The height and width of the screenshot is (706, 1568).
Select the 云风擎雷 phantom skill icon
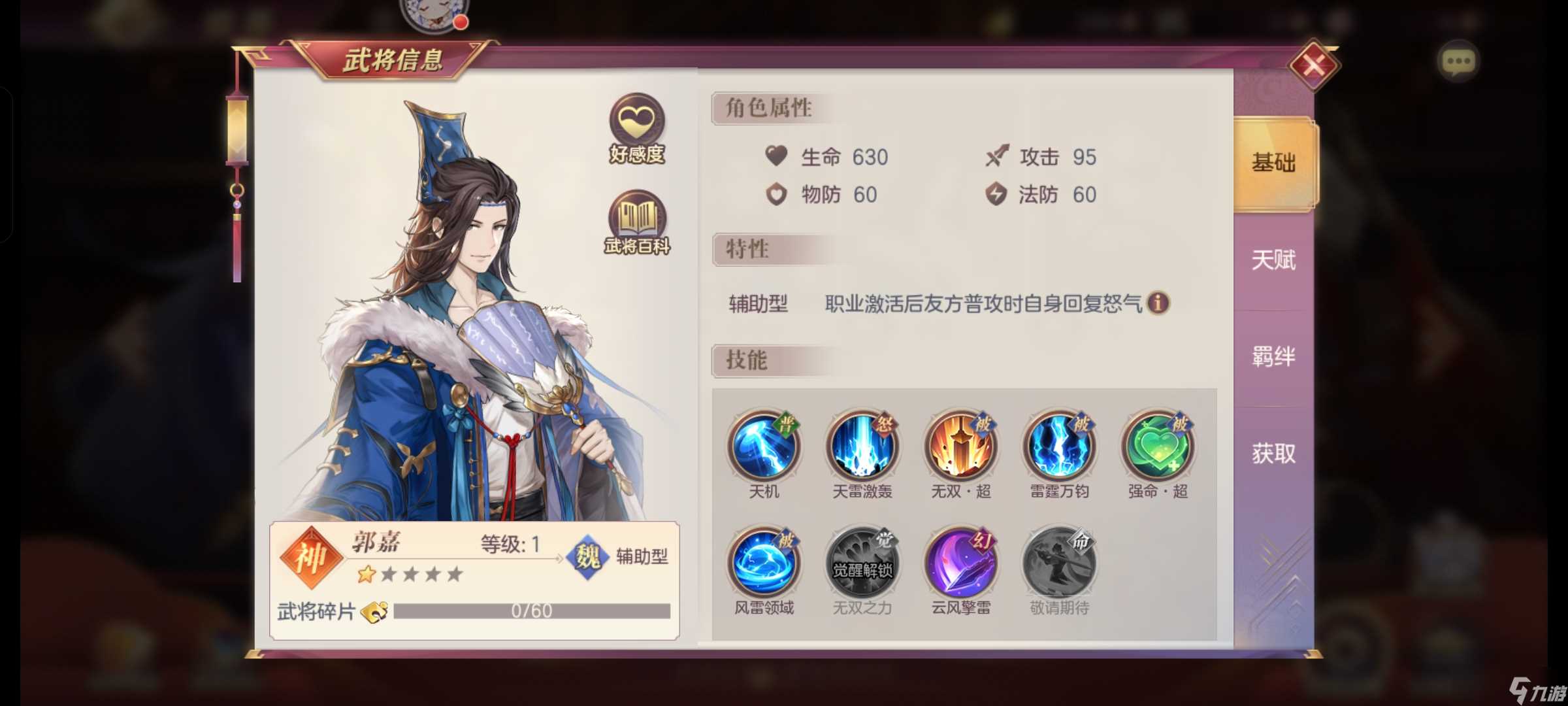point(960,561)
